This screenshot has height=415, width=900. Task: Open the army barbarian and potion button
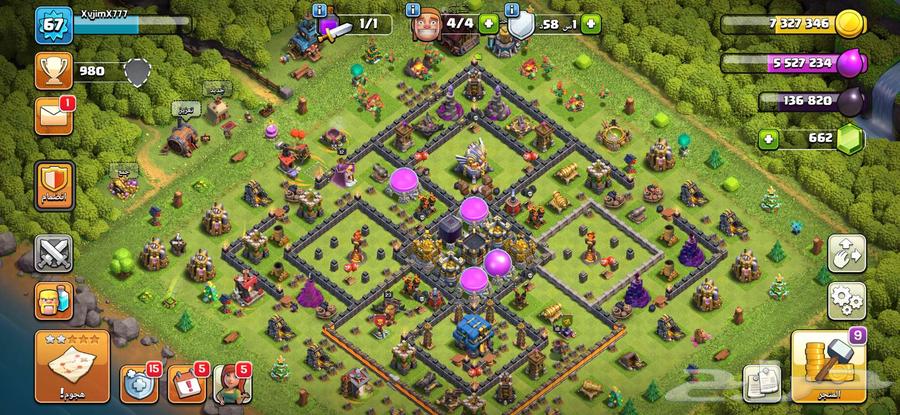51,298
